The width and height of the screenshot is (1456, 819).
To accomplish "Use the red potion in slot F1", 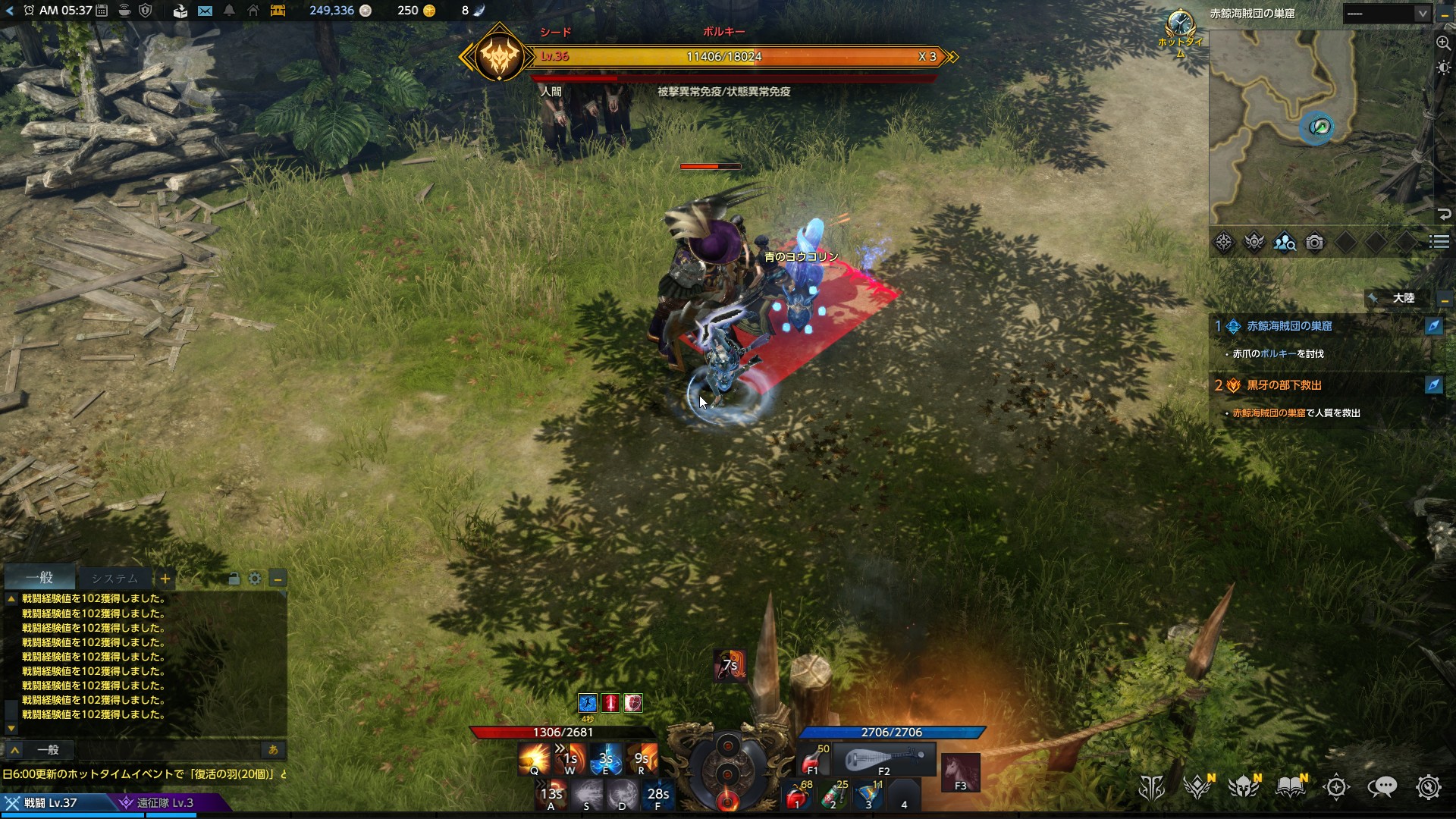I will (x=814, y=759).
